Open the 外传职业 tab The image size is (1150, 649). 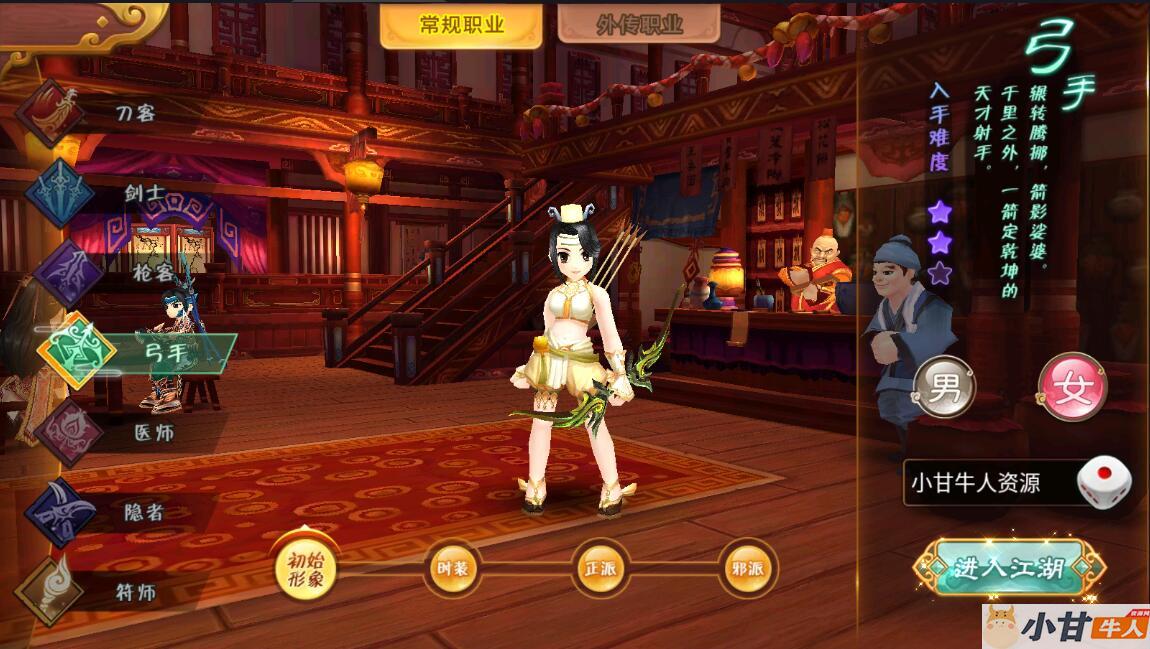[x=639, y=25]
